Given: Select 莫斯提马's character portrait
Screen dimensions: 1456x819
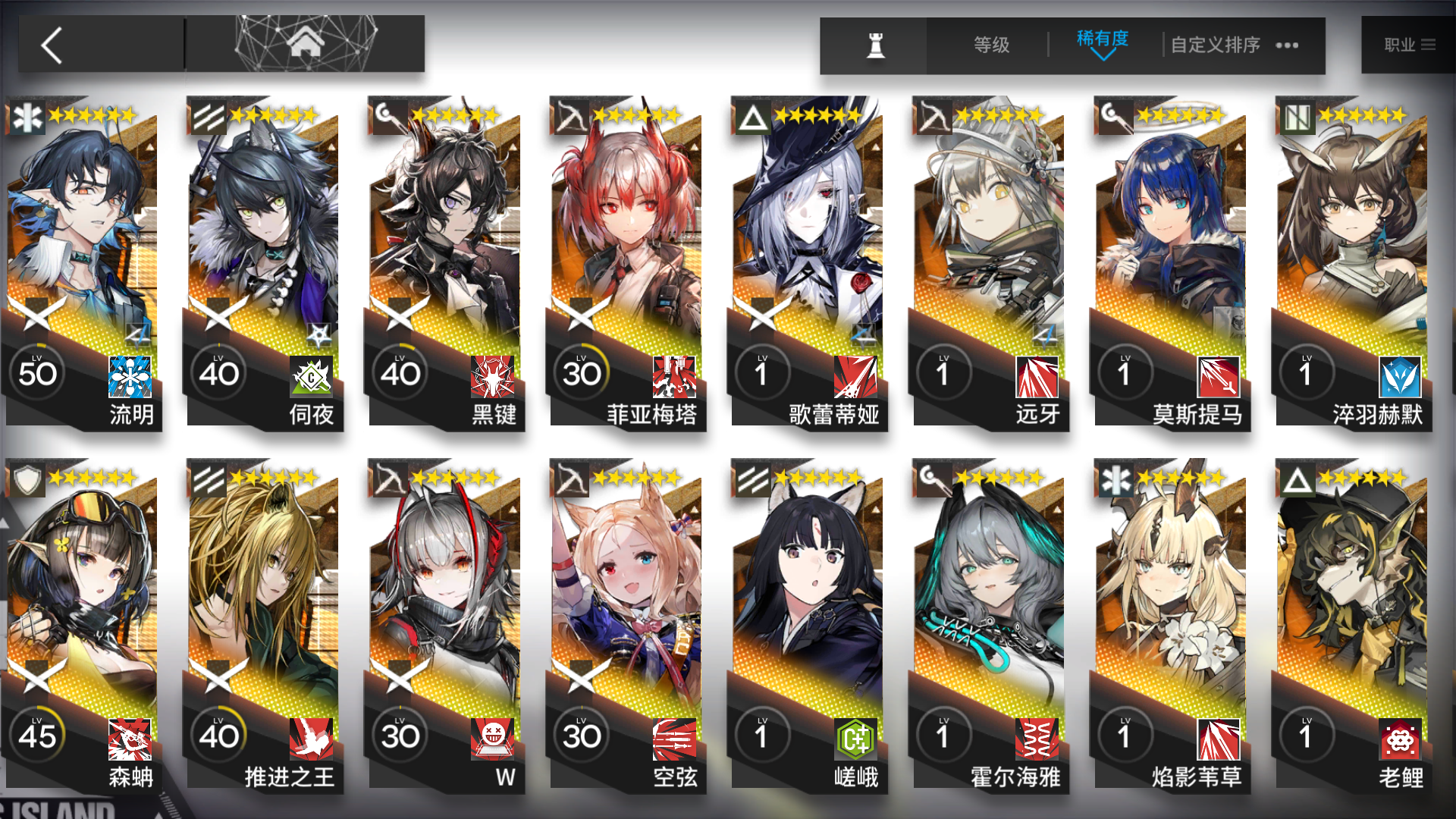Looking at the screenshot, I should coord(1172,227).
